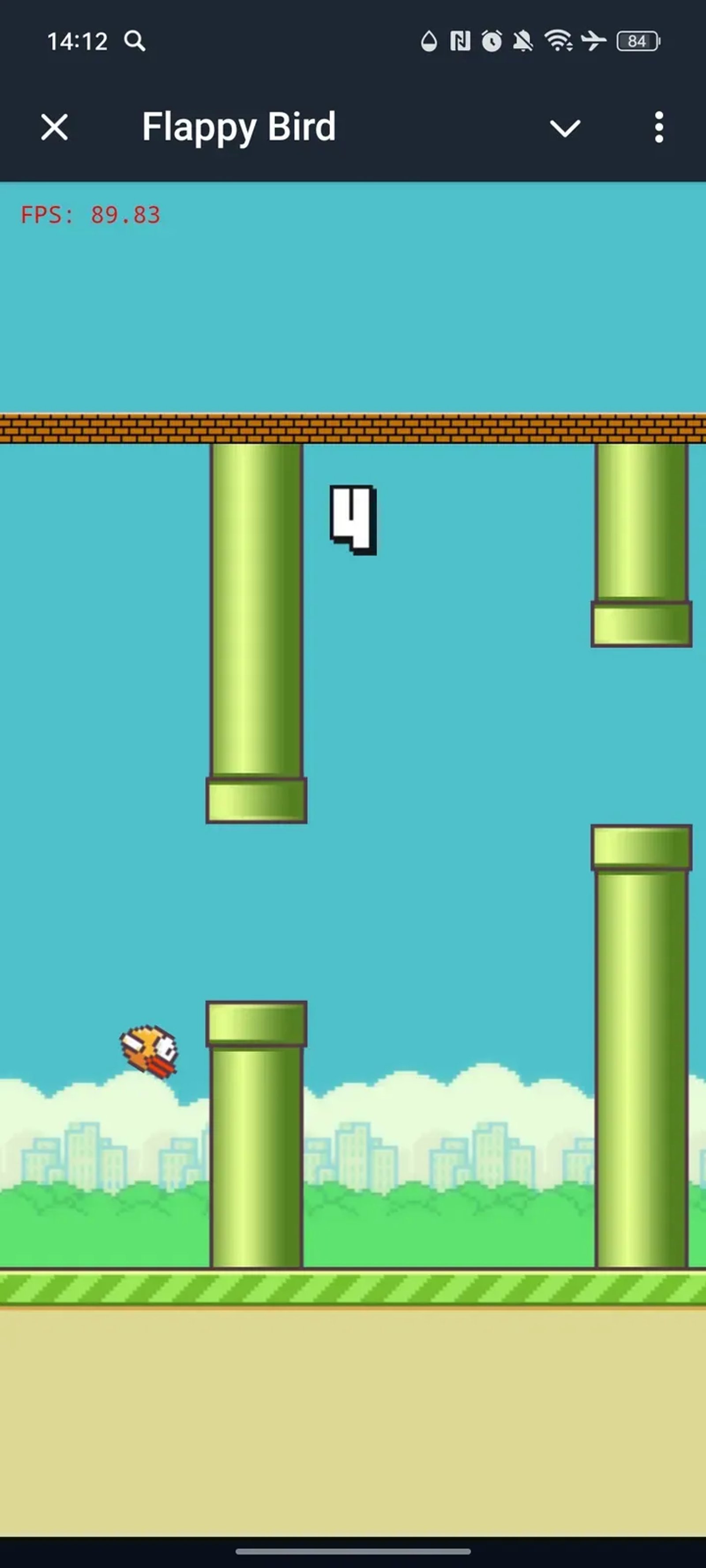706x1568 pixels.
Task: Click the FPS counter text
Action: [x=90, y=215]
